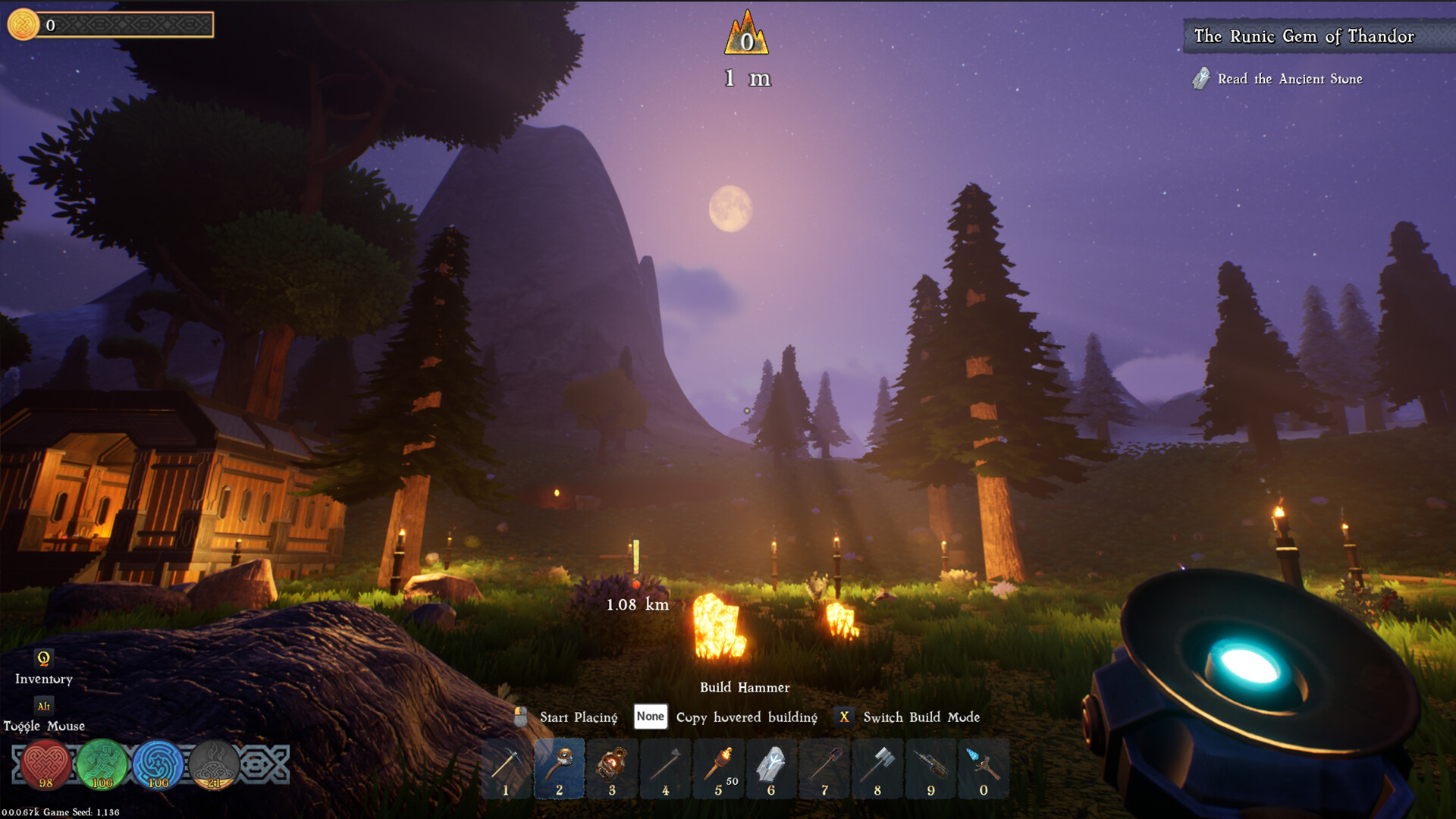Select the torch stack of 50
This screenshot has width=1456, height=819.
(x=719, y=767)
